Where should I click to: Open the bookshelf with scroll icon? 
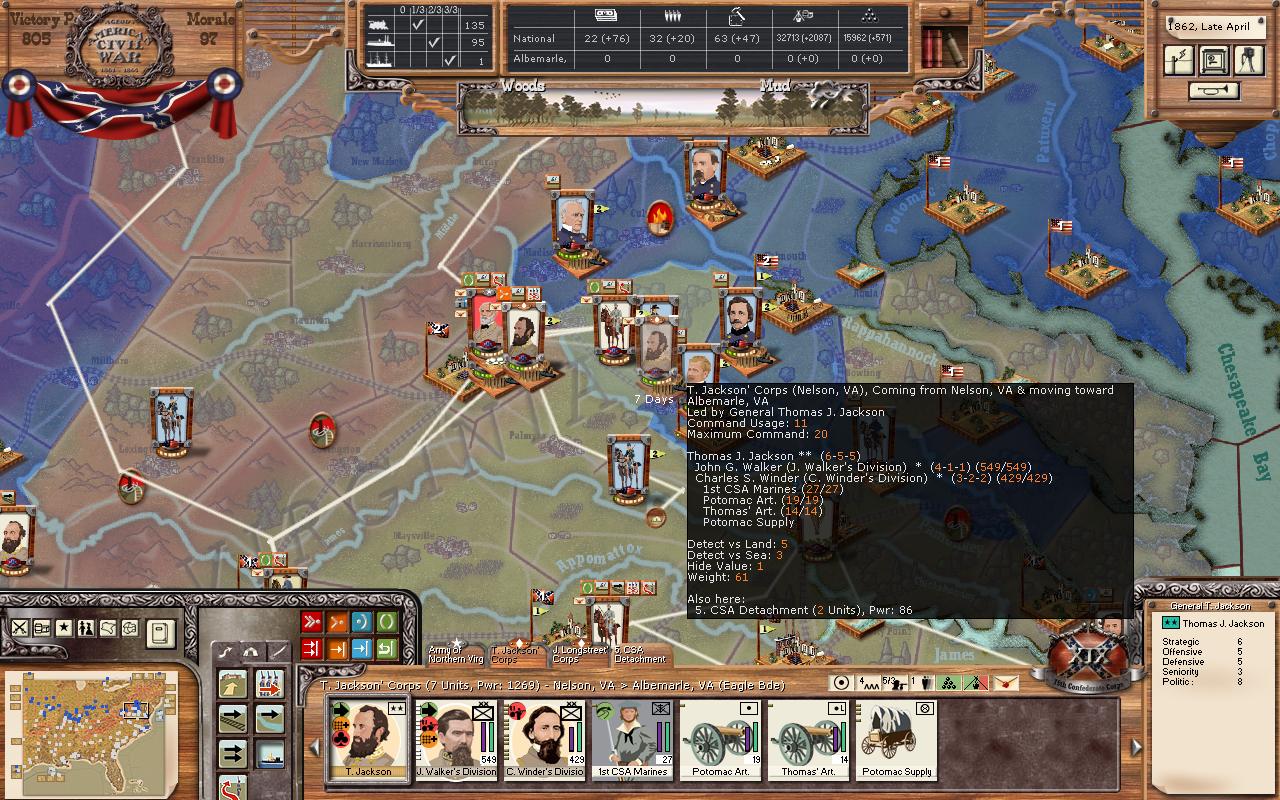pyautogui.click(x=942, y=44)
